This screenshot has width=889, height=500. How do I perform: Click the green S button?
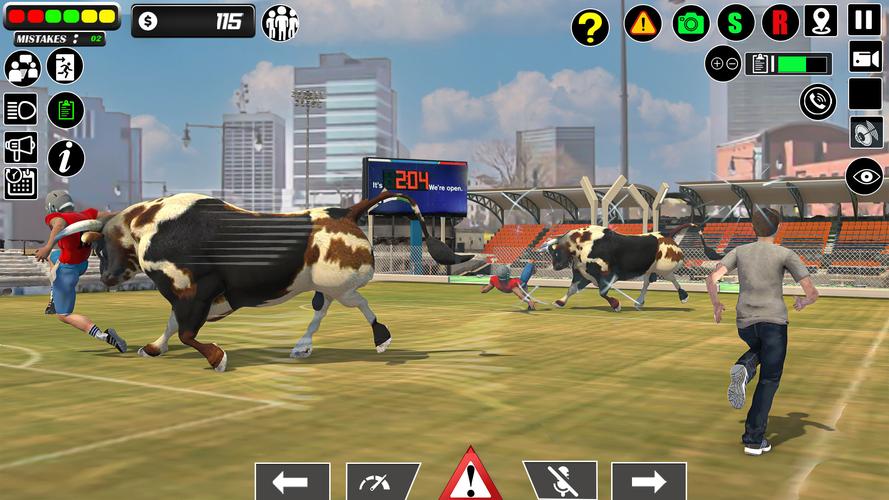click(x=735, y=23)
